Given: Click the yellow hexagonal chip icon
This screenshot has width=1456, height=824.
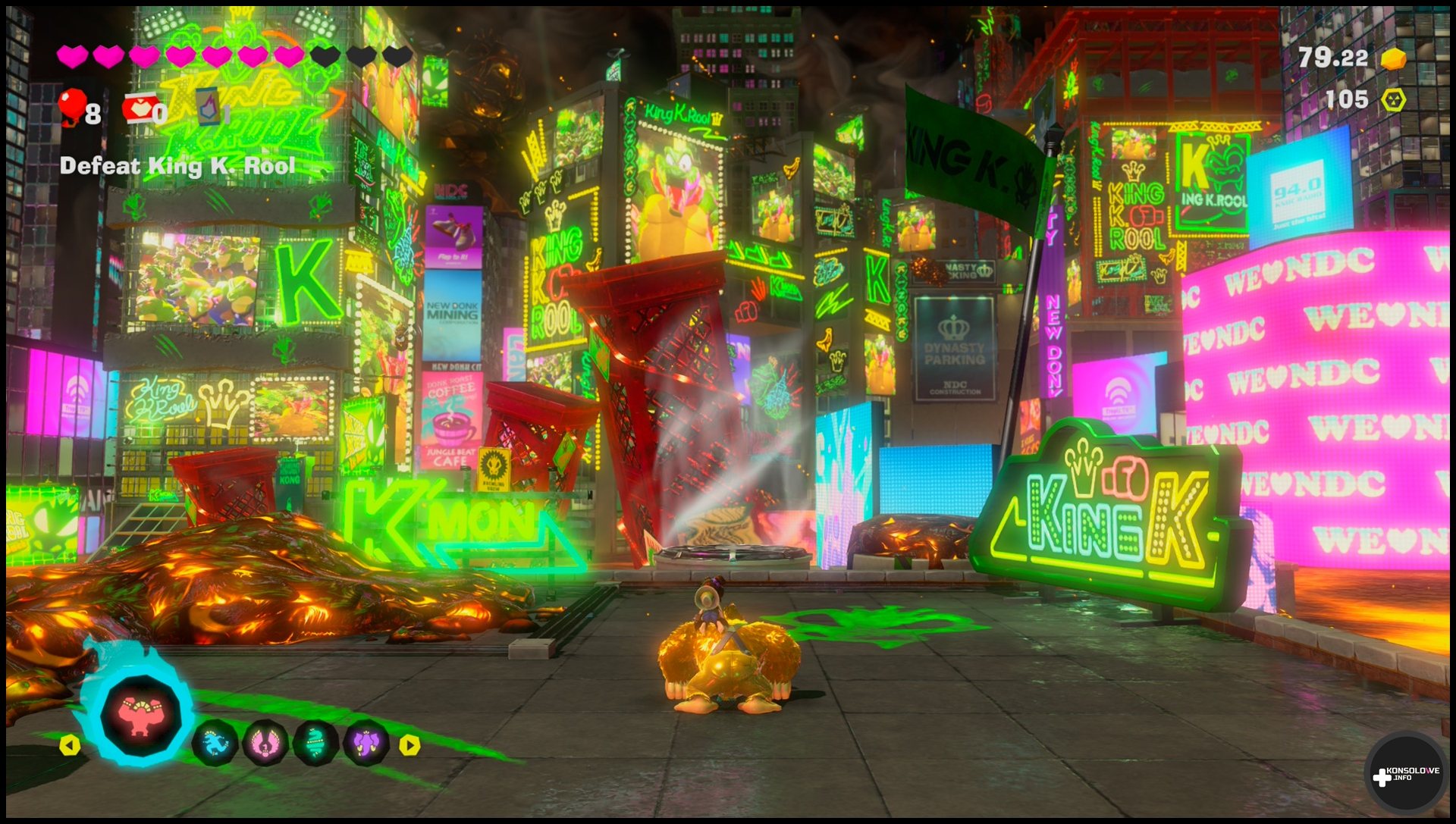Looking at the screenshot, I should [1393, 100].
